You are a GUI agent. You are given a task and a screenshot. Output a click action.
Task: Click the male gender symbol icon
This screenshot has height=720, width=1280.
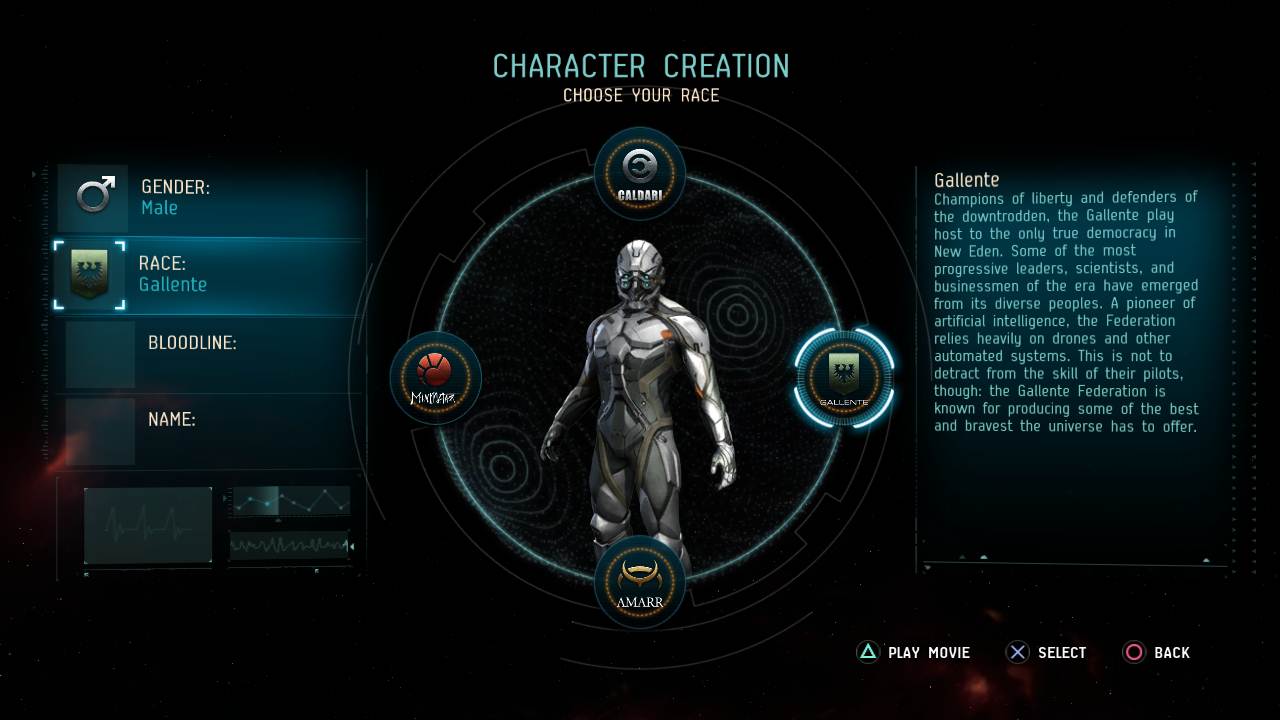click(x=93, y=196)
